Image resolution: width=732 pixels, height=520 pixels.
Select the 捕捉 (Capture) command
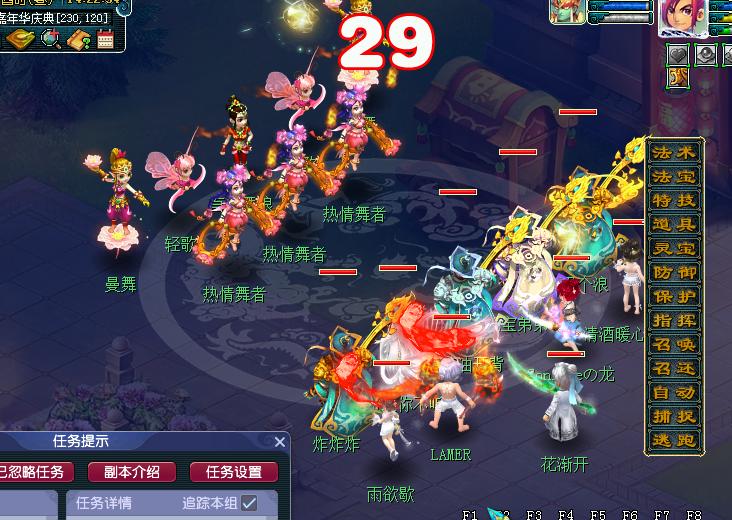(673, 416)
